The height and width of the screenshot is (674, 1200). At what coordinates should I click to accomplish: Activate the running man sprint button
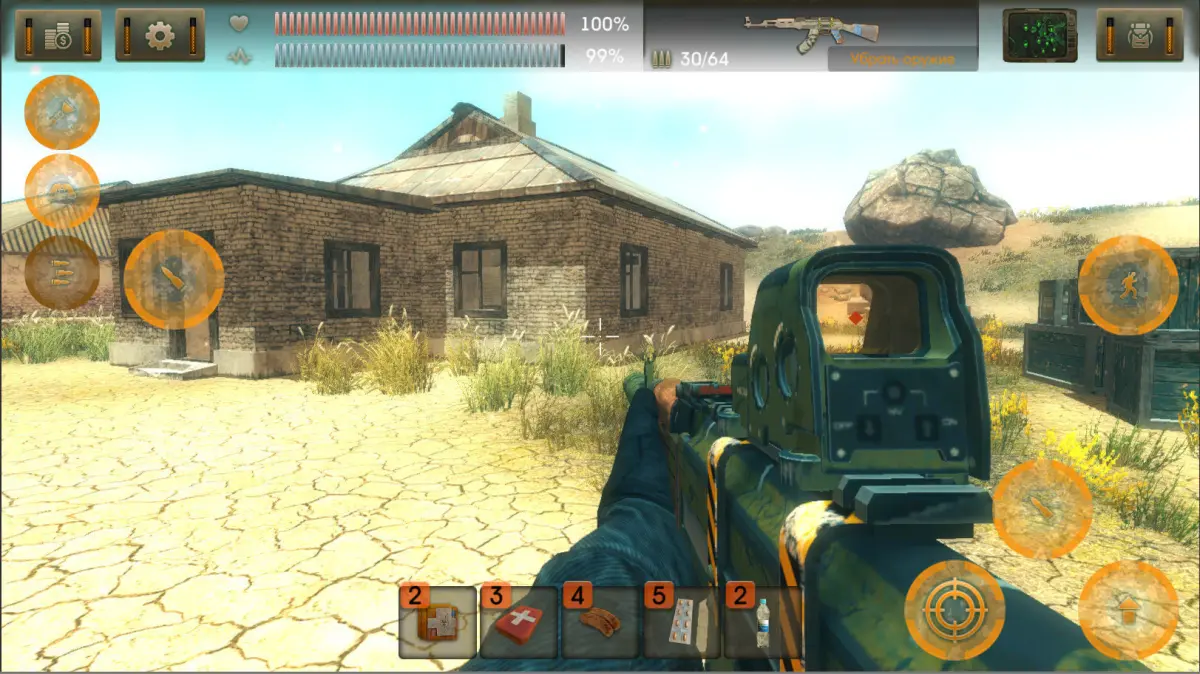coord(1128,285)
